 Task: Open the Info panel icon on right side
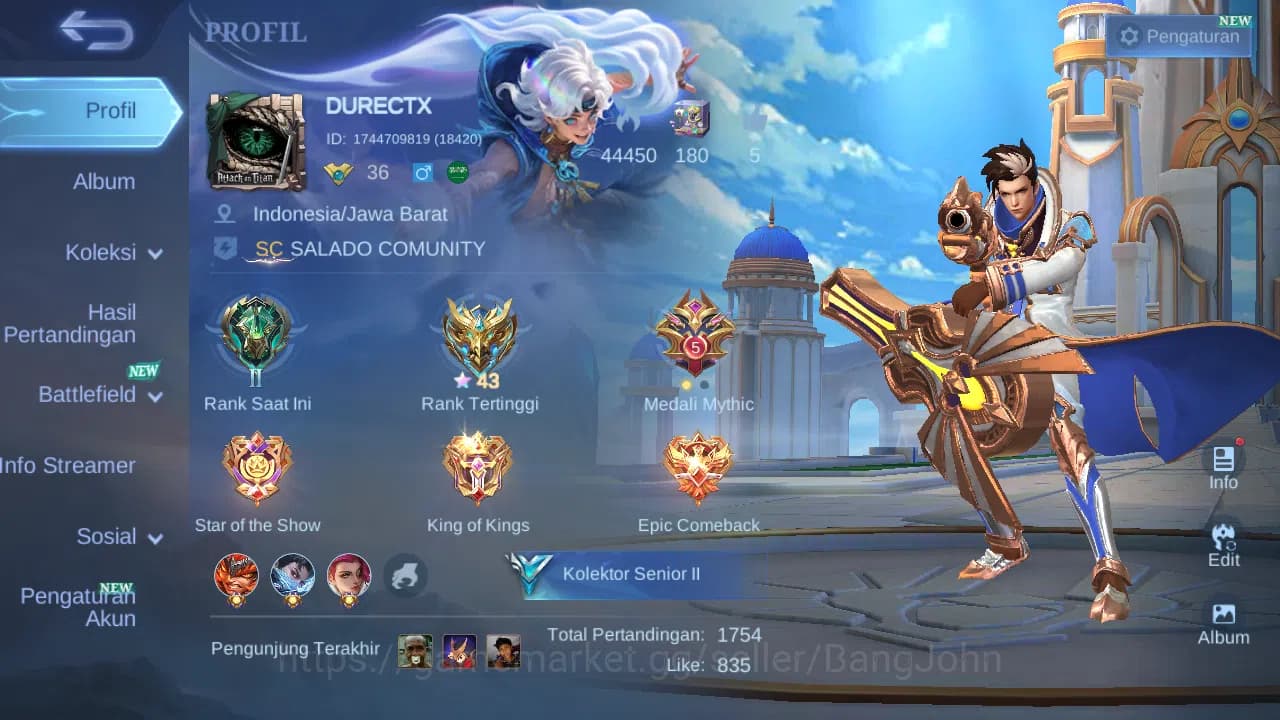coord(1223,465)
